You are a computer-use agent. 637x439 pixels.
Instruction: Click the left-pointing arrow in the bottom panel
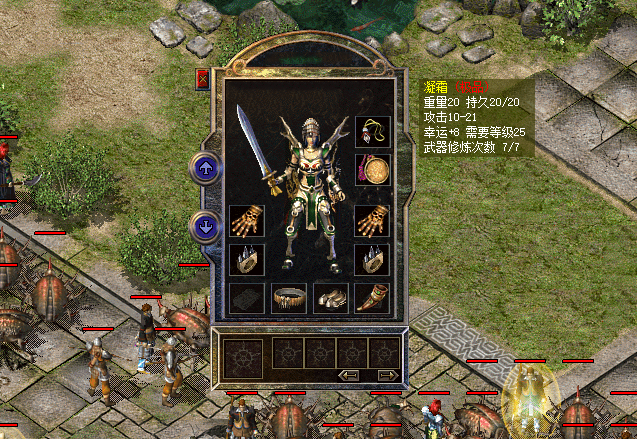pyautogui.click(x=349, y=375)
